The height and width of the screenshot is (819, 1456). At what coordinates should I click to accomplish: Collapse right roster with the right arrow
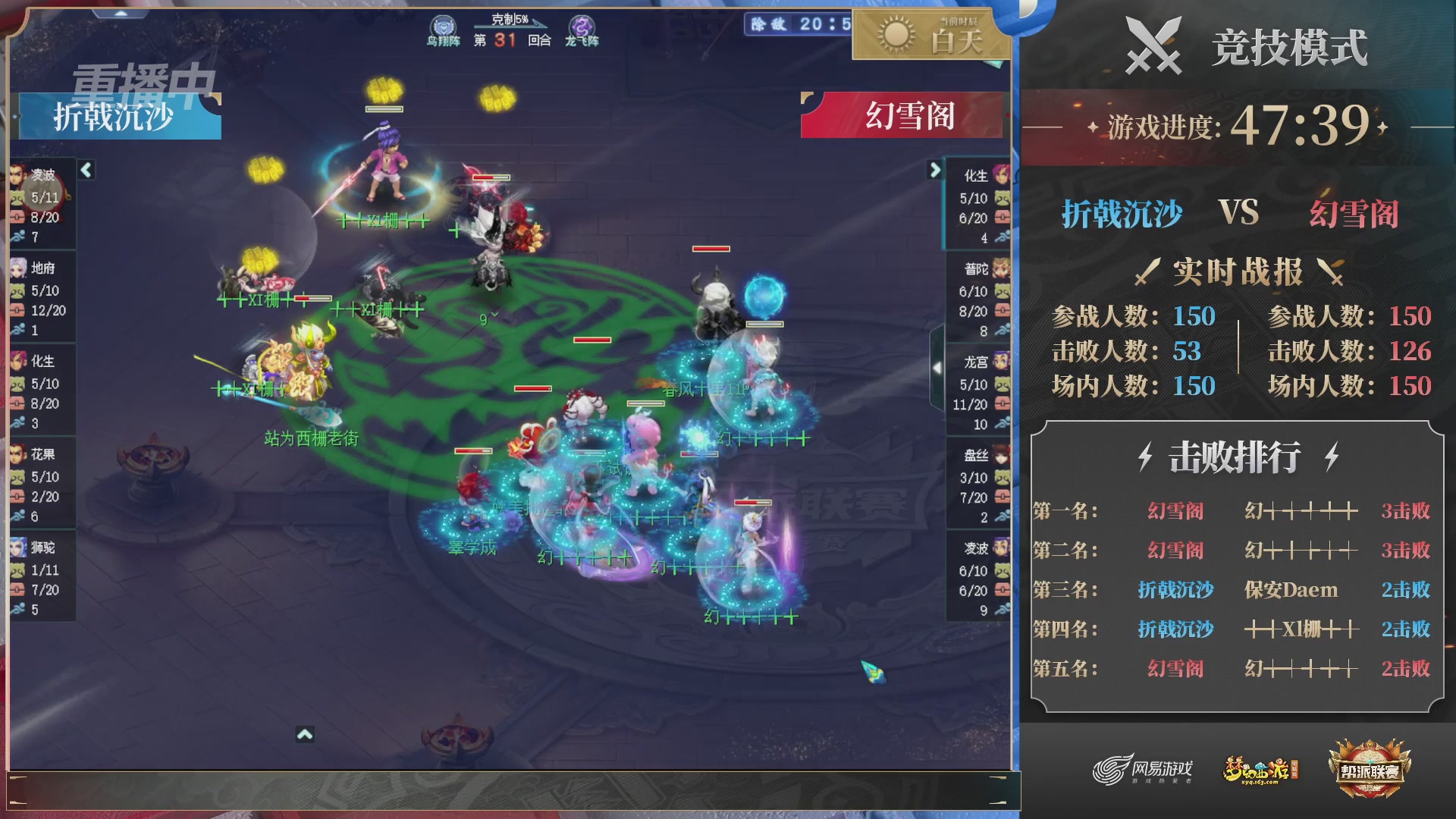pos(935,171)
